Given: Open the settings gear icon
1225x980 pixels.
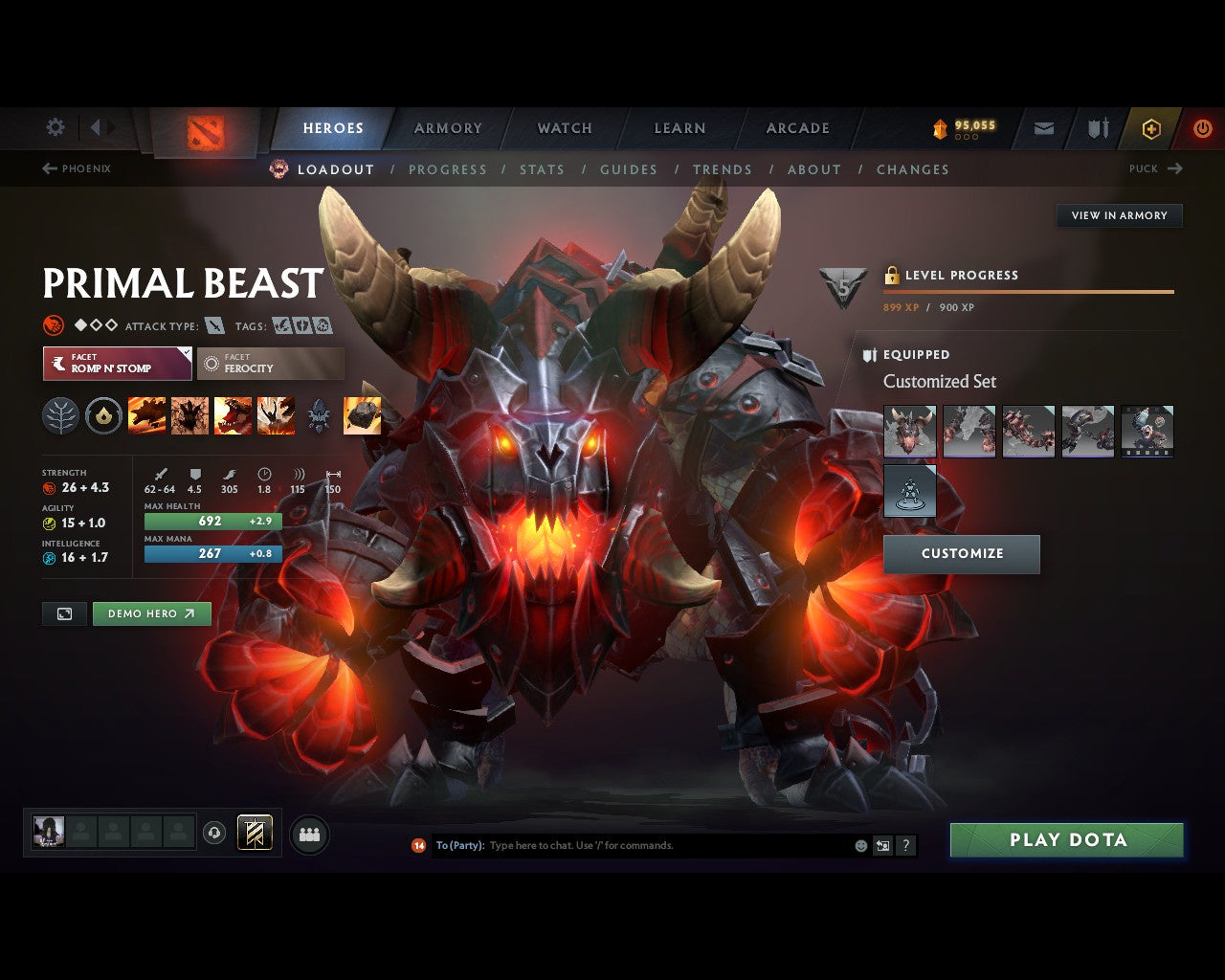Looking at the screenshot, I should point(55,126).
